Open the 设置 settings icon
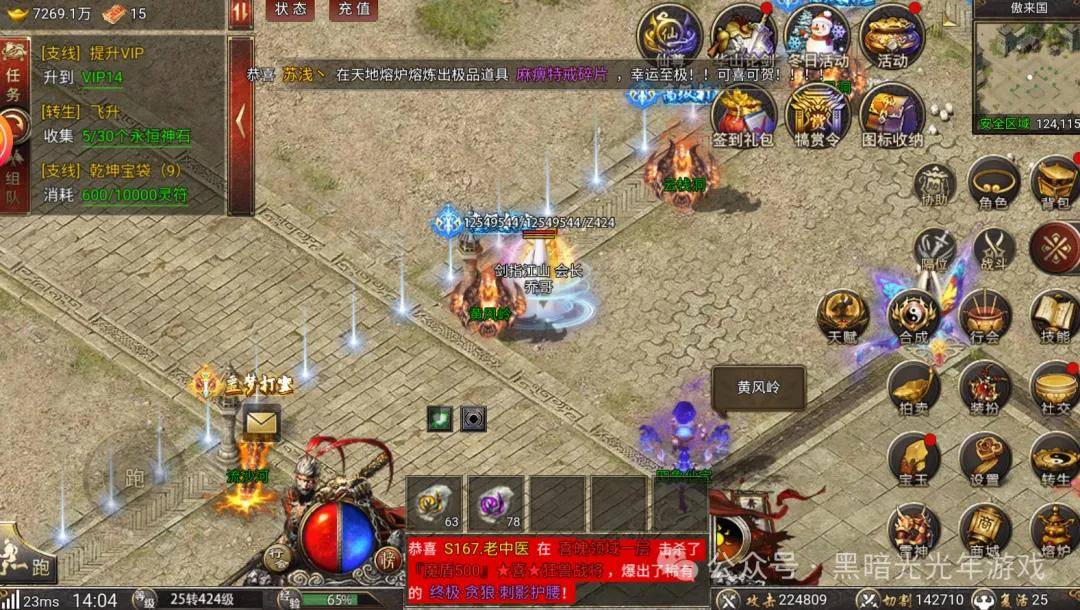 pos(985,460)
